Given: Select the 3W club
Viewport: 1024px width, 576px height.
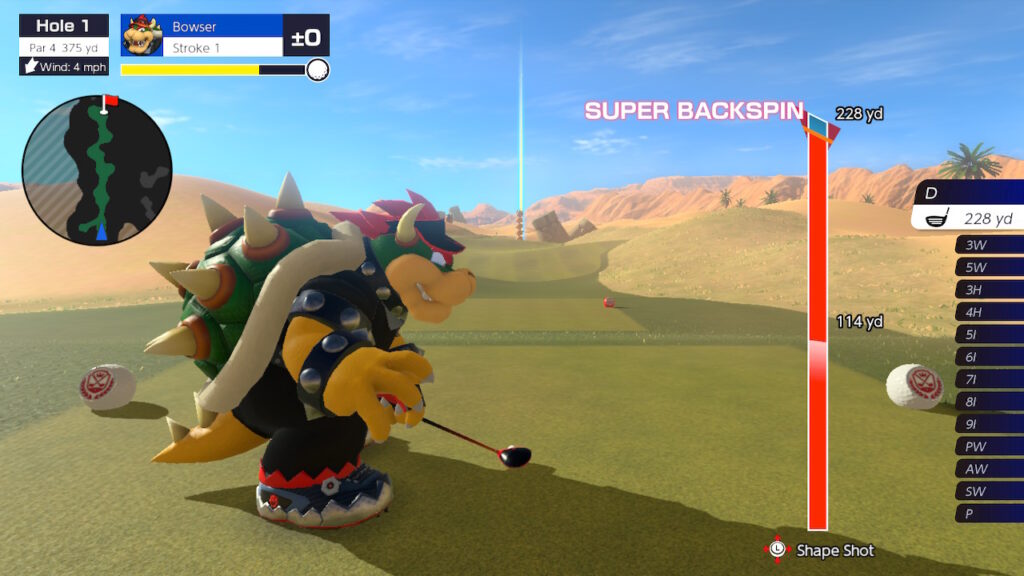Looking at the screenshot, I should tap(989, 245).
